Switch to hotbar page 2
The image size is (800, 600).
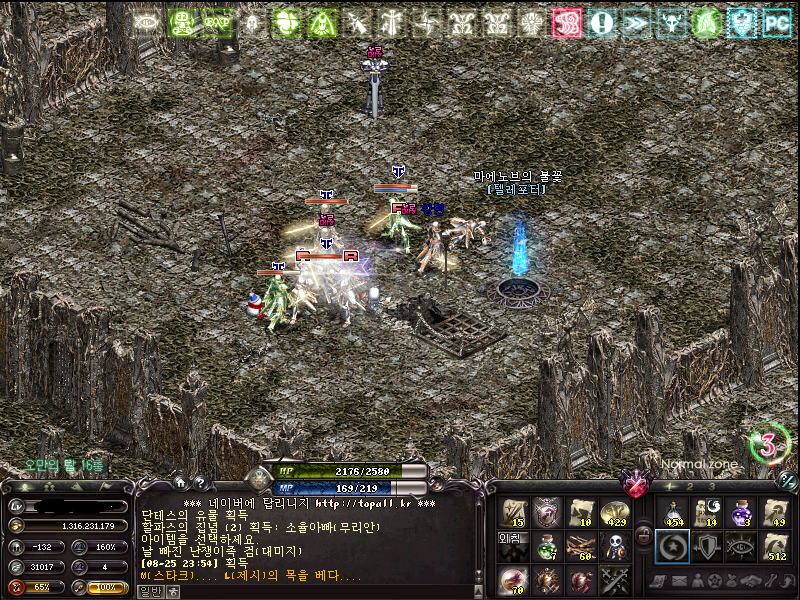[690, 486]
